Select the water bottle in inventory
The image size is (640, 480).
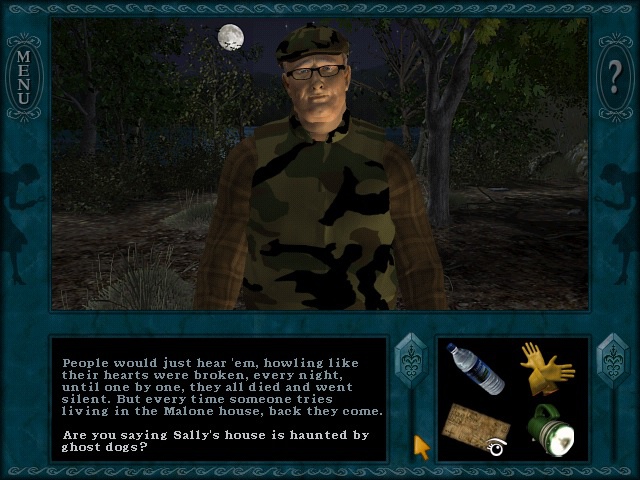click(x=475, y=369)
